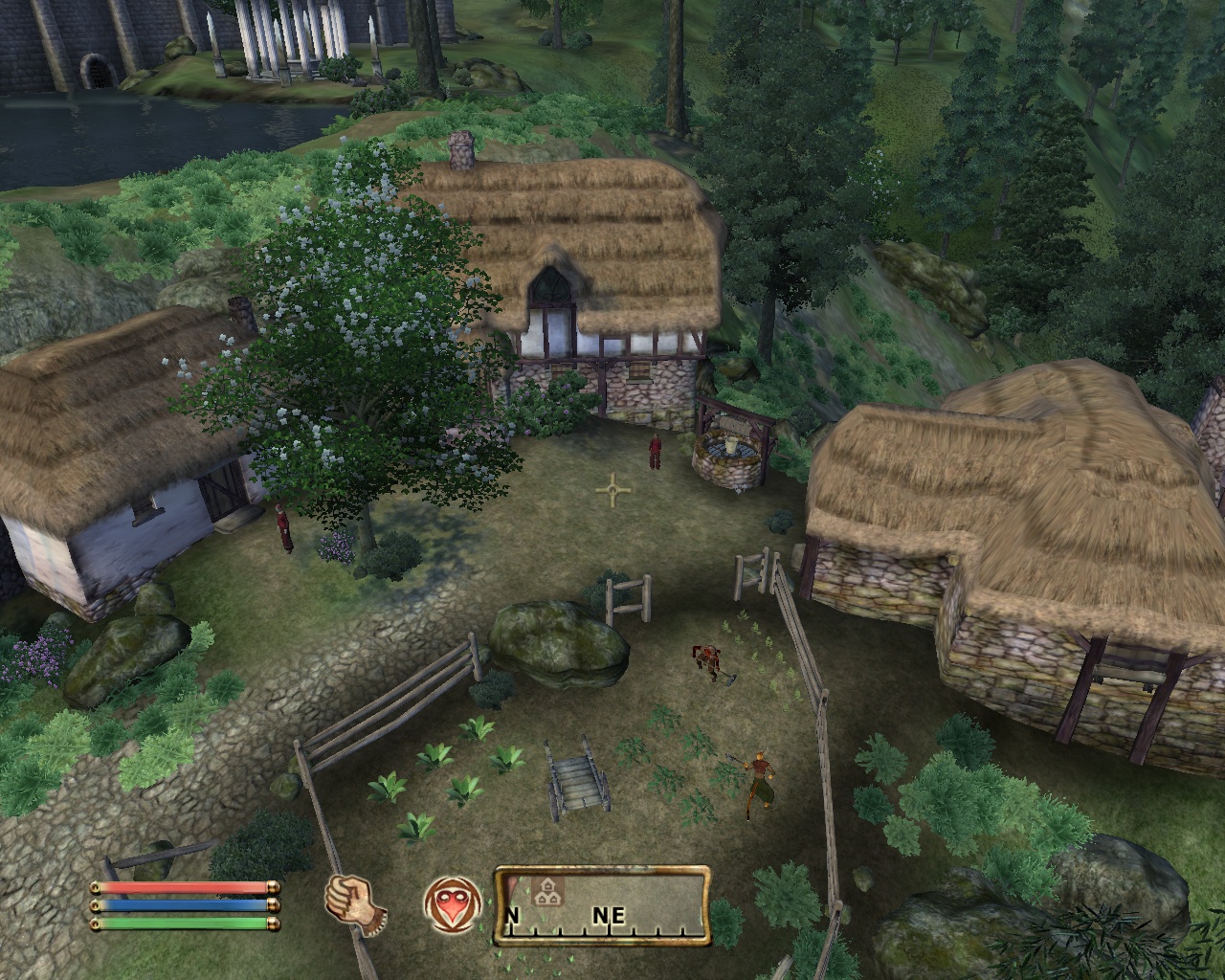Click the compass bar heading display
The image size is (1225, 980).
602,905
